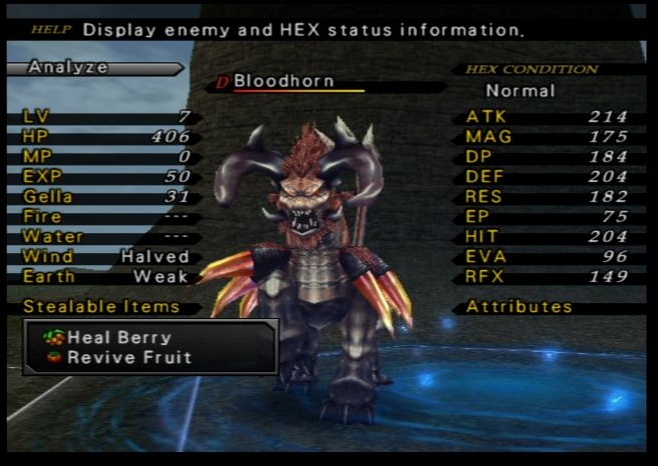Click the Analyze menu label

click(x=68, y=68)
